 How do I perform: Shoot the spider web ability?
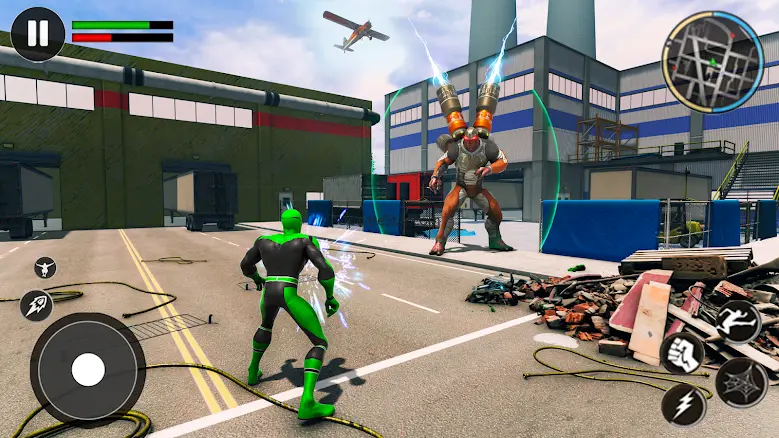(741, 382)
